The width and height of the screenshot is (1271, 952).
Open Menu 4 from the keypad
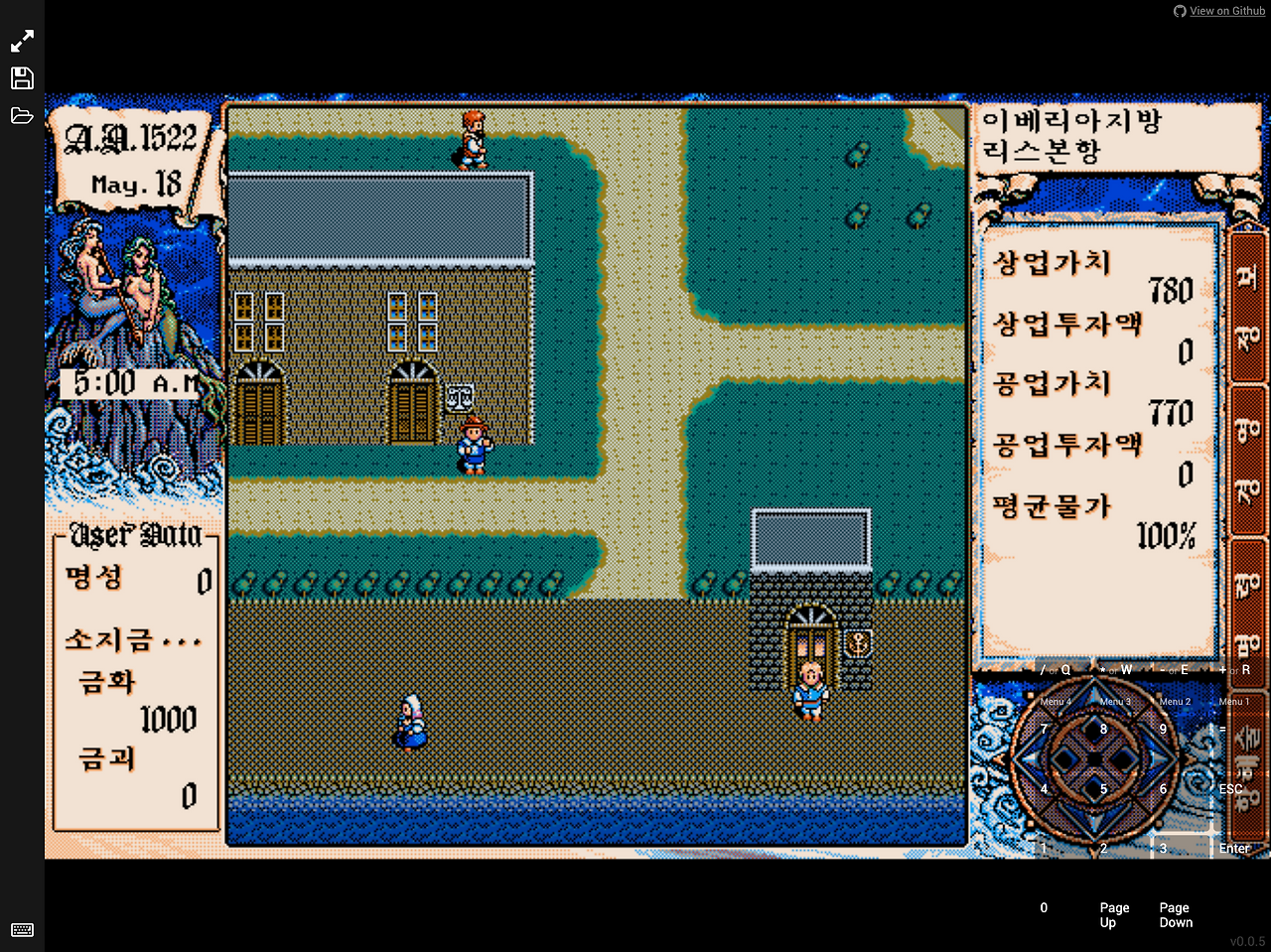point(1056,701)
